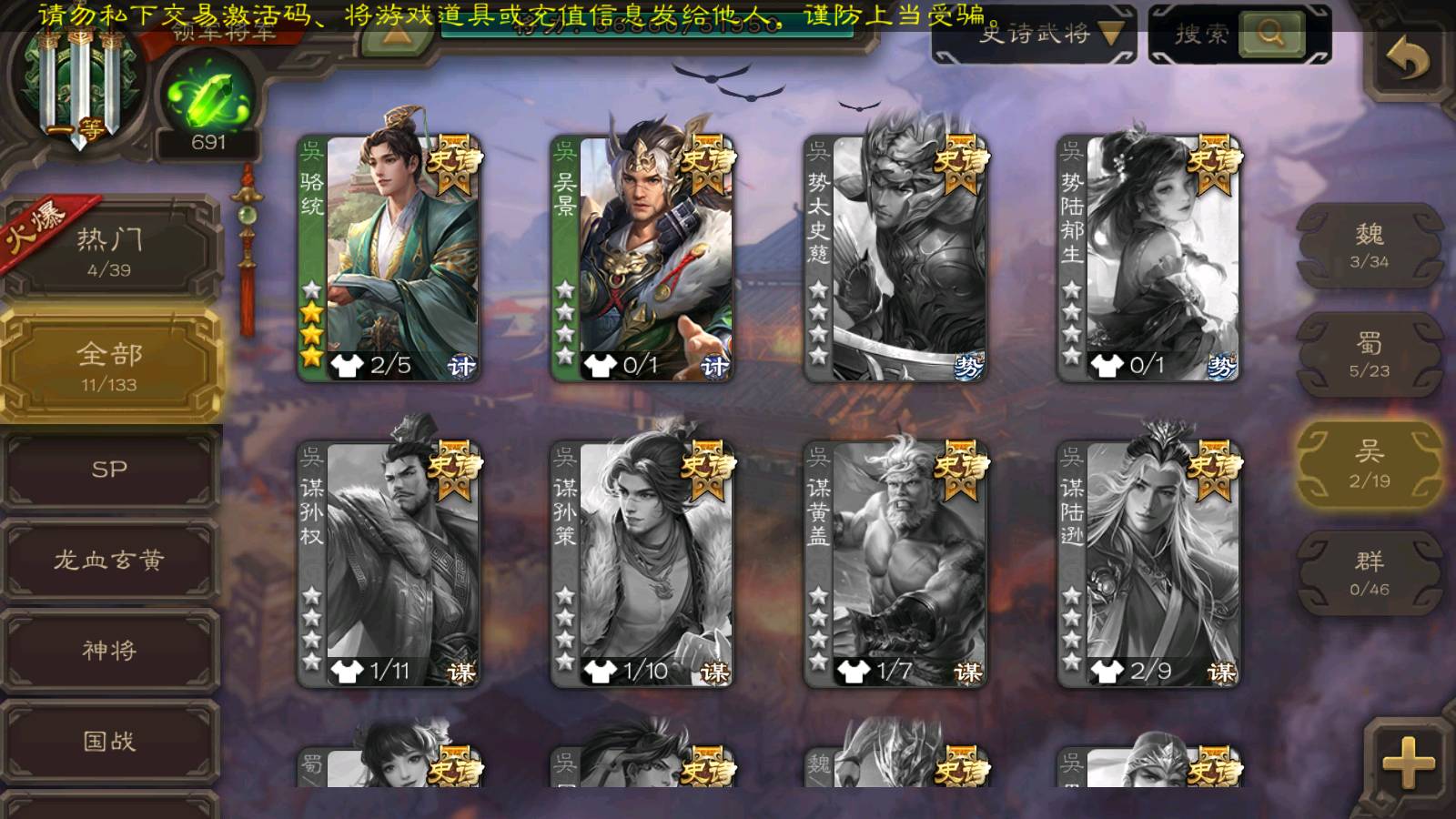Show the 神将 category
This screenshot has height=819, width=1456.
tap(109, 651)
